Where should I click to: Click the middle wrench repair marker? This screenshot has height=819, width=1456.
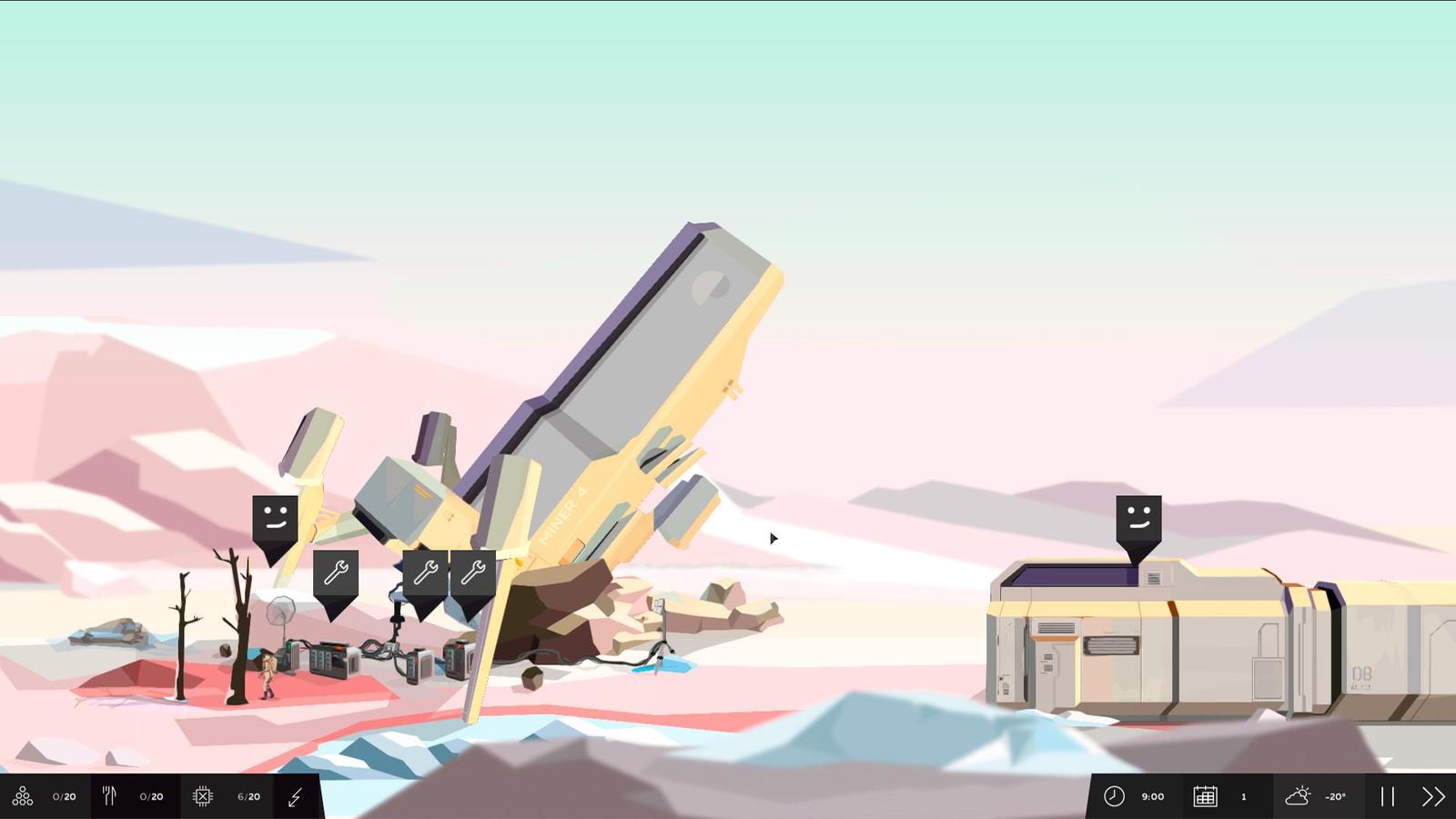click(427, 571)
